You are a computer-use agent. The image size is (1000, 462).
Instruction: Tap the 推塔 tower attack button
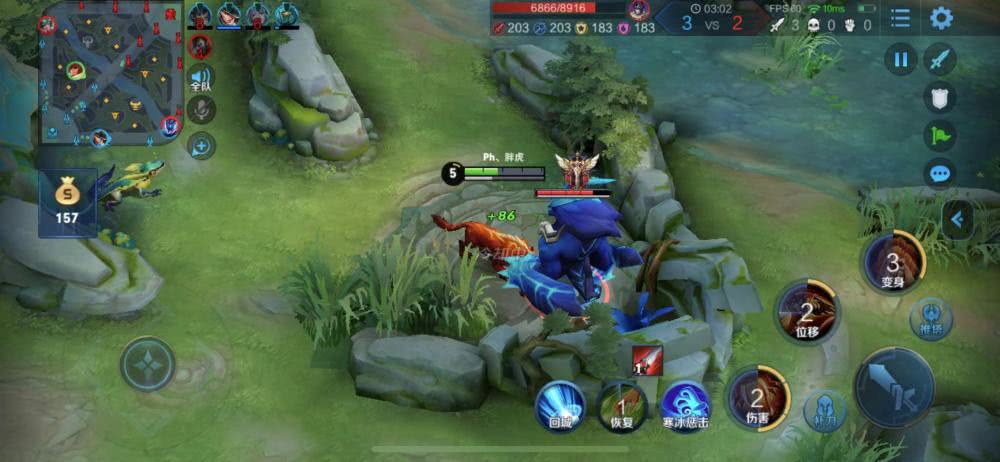931,318
